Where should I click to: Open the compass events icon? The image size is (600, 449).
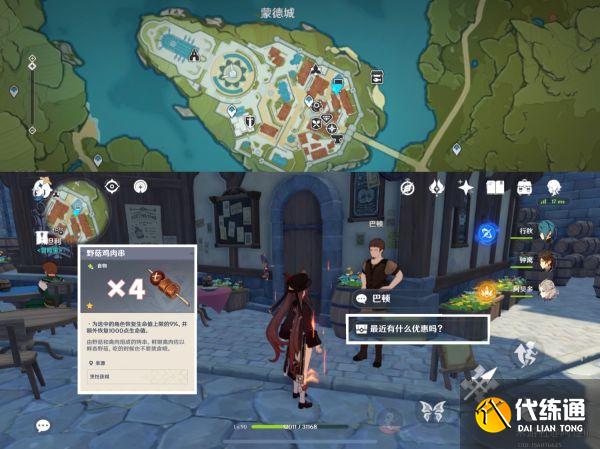408,186
